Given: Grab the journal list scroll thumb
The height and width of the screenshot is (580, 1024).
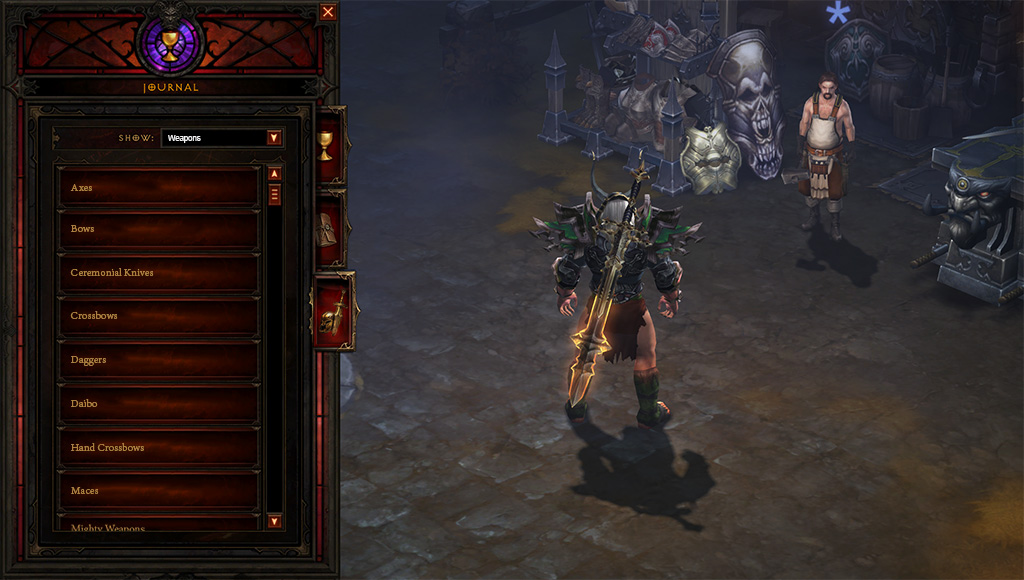Looking at the screenshot, I should click(274, 194).
